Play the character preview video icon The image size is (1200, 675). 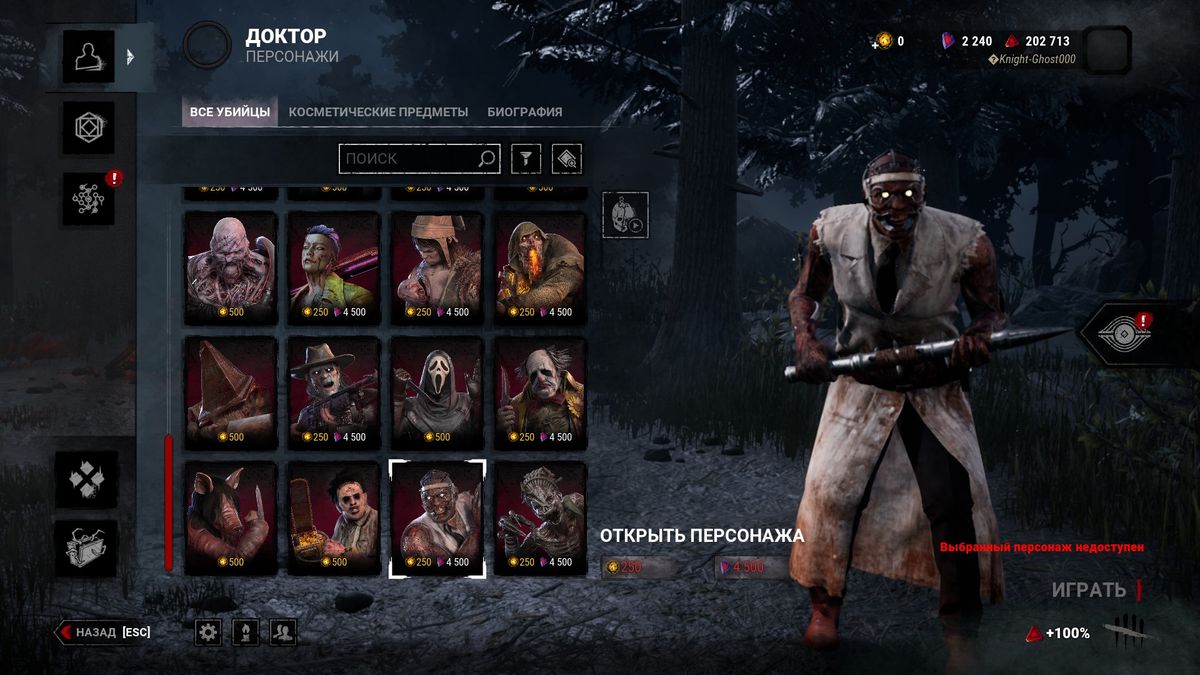point(625,215)
